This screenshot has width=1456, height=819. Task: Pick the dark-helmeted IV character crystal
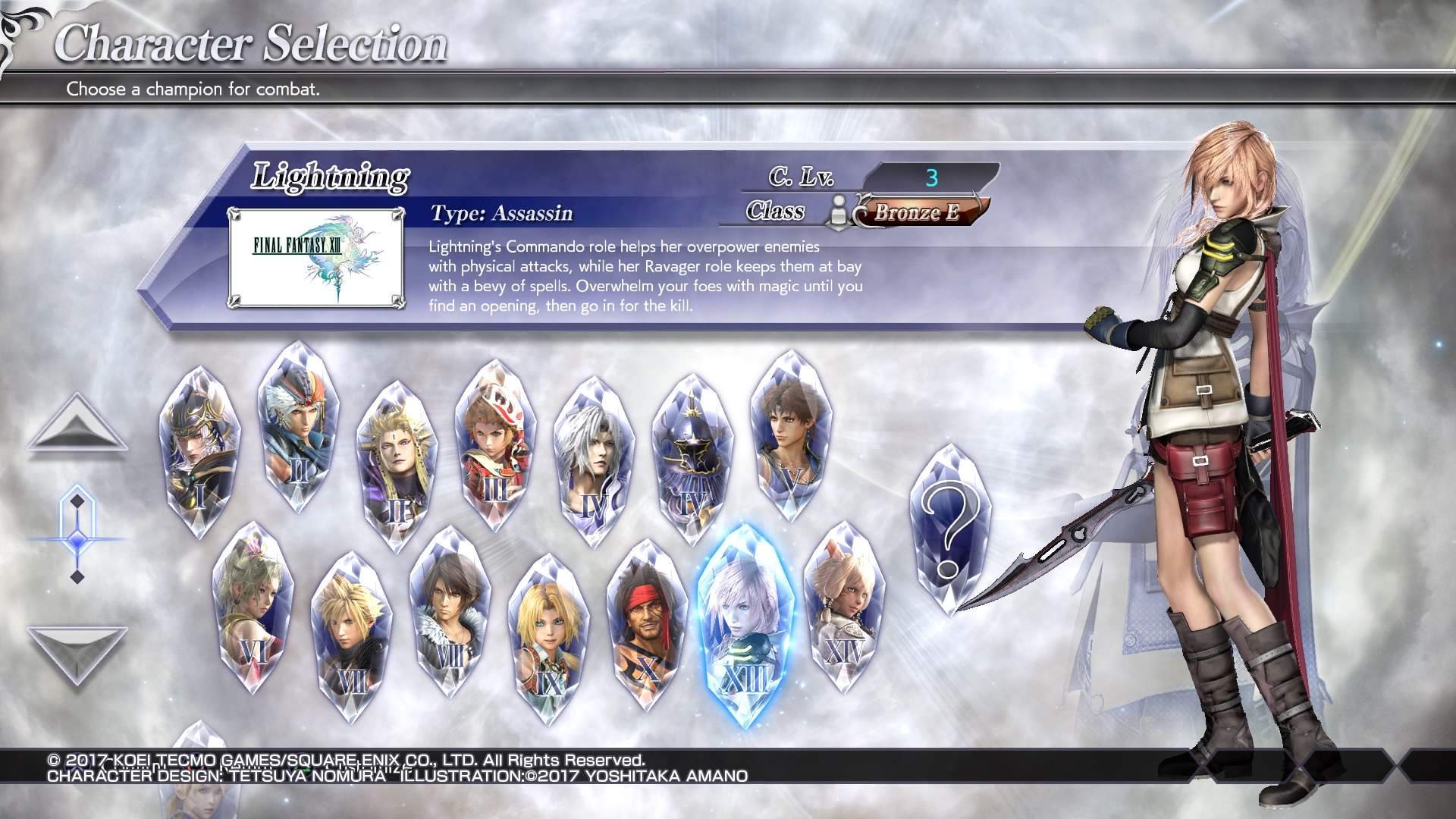click(x=692, y=459)
